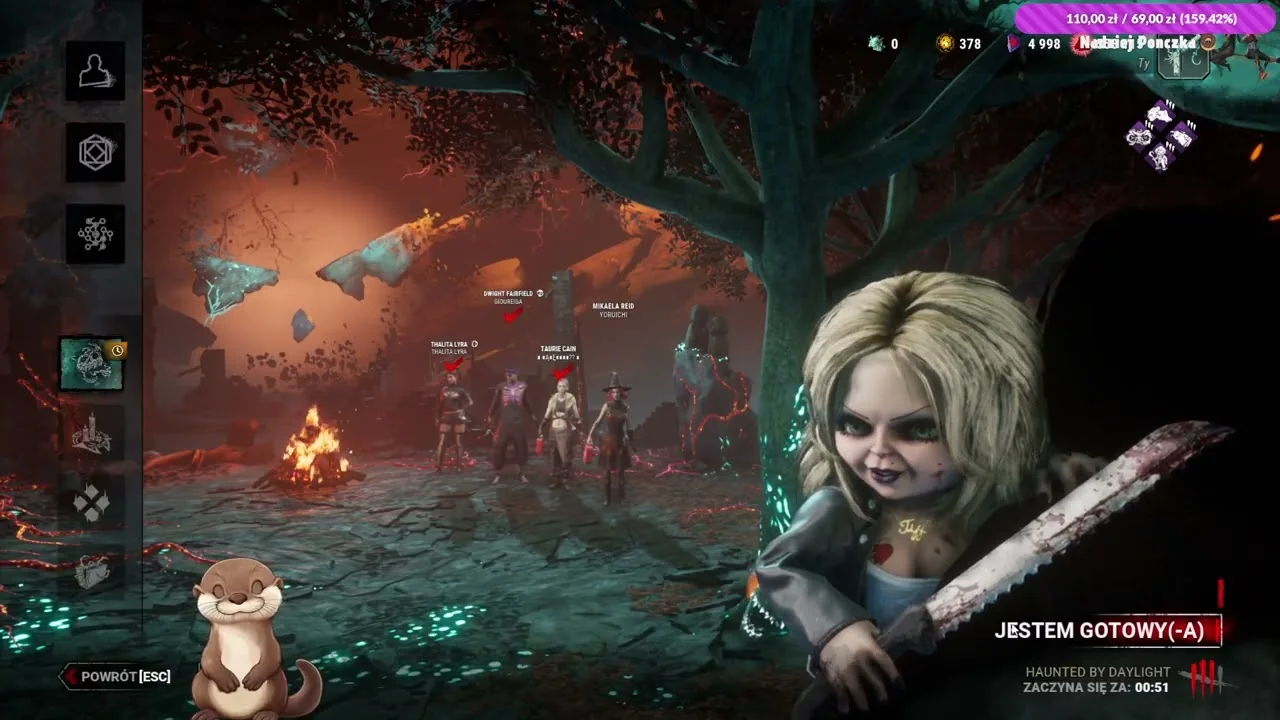Confirm ready with JESTEM GOTOWY(-A)
1280x720 pixels.
(x=1106, y=630)
